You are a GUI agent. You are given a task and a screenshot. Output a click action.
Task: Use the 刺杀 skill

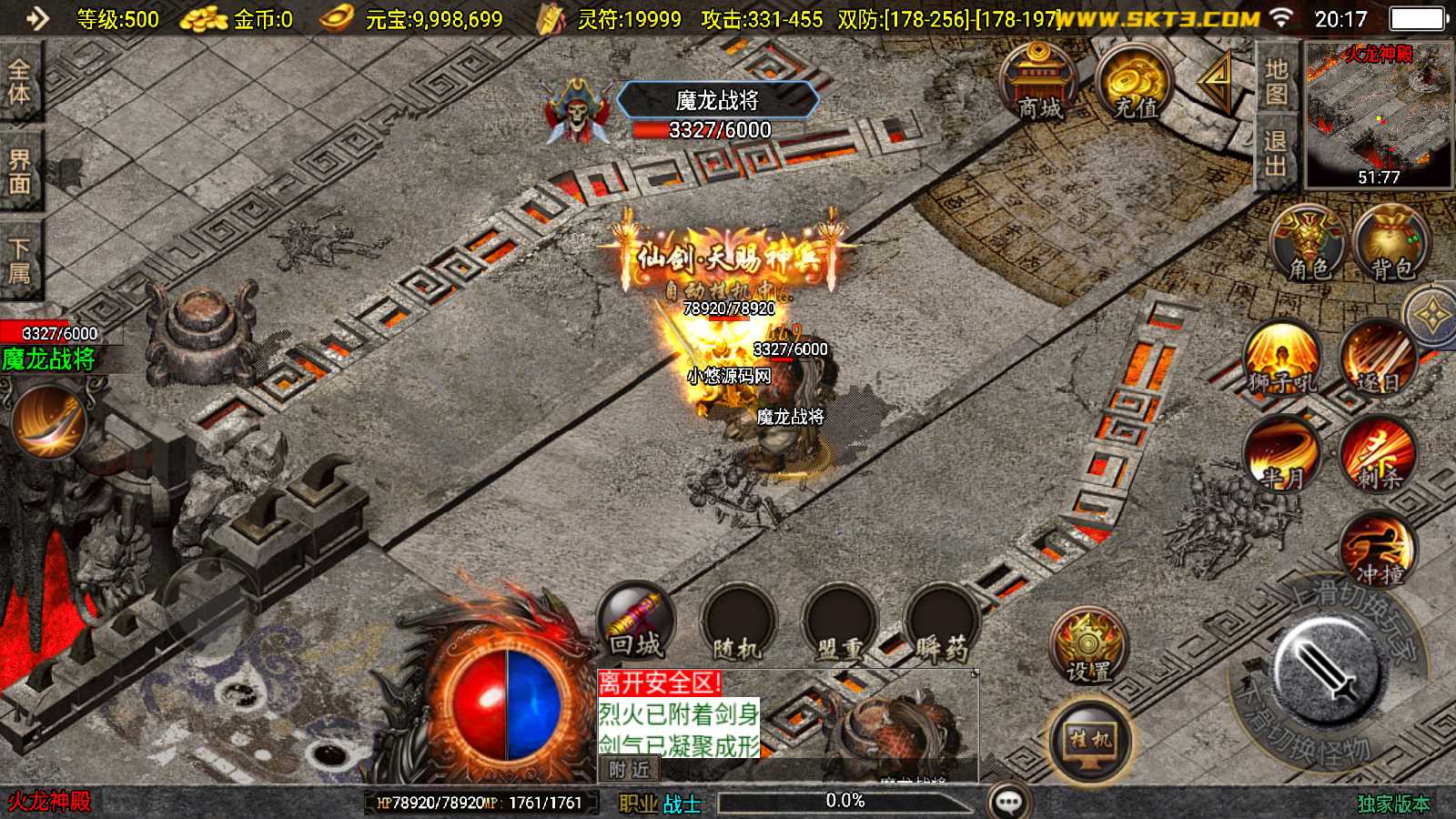(x=1378, y=452)
